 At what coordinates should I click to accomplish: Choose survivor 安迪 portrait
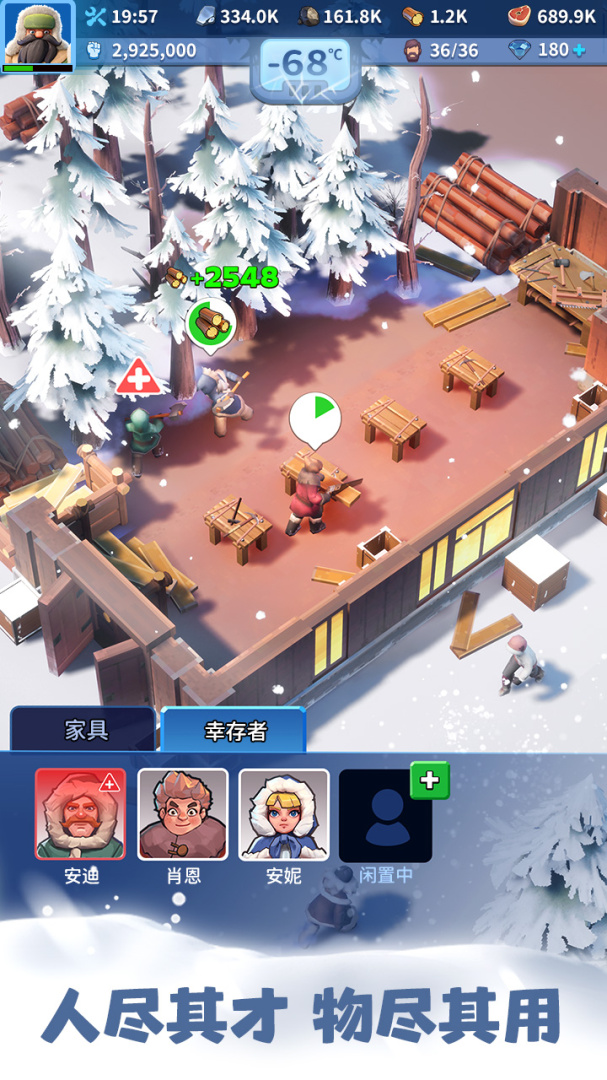[80, 814]
